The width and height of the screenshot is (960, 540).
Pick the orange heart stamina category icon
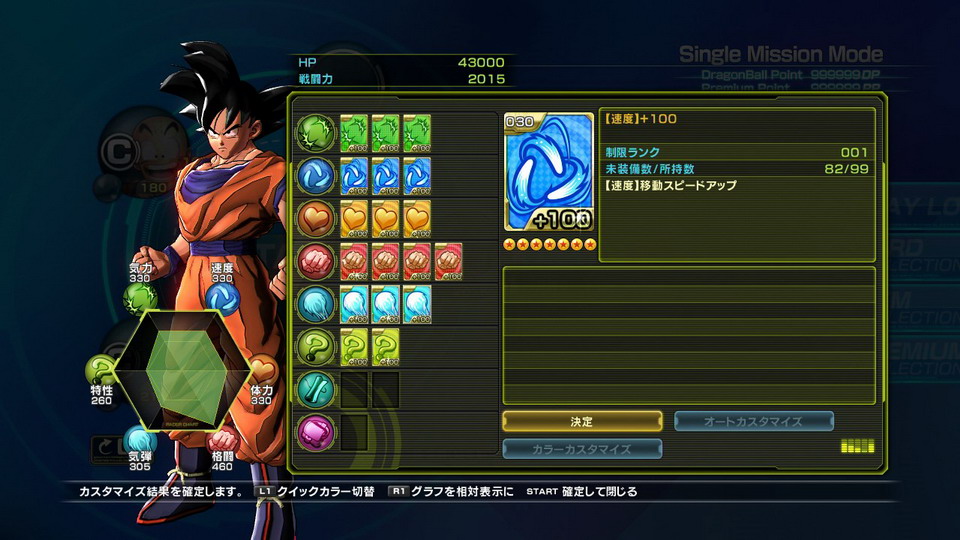316,219
